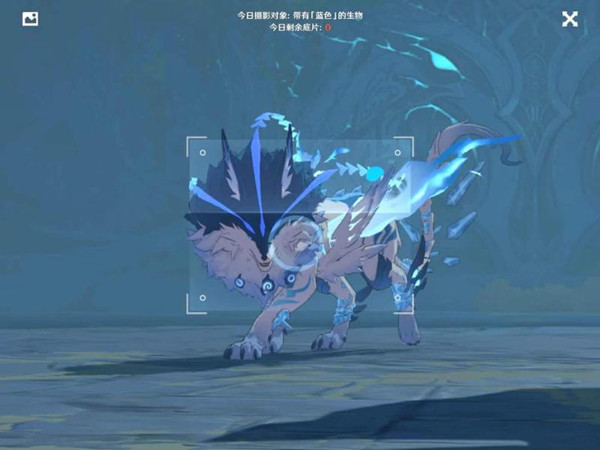Close the photo mode with the X button

(569, 19)
